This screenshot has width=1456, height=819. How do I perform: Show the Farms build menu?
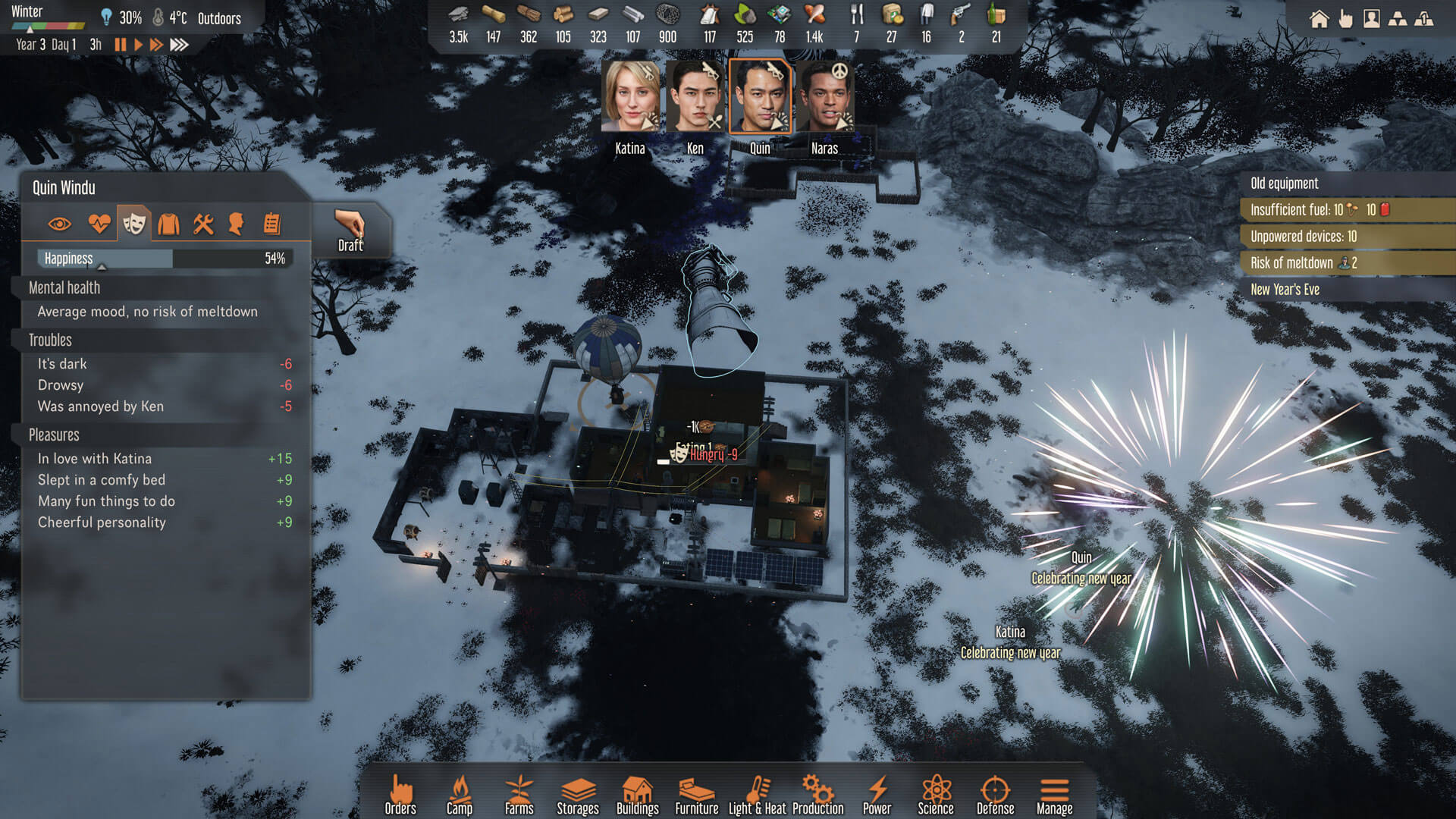point(519,795)
